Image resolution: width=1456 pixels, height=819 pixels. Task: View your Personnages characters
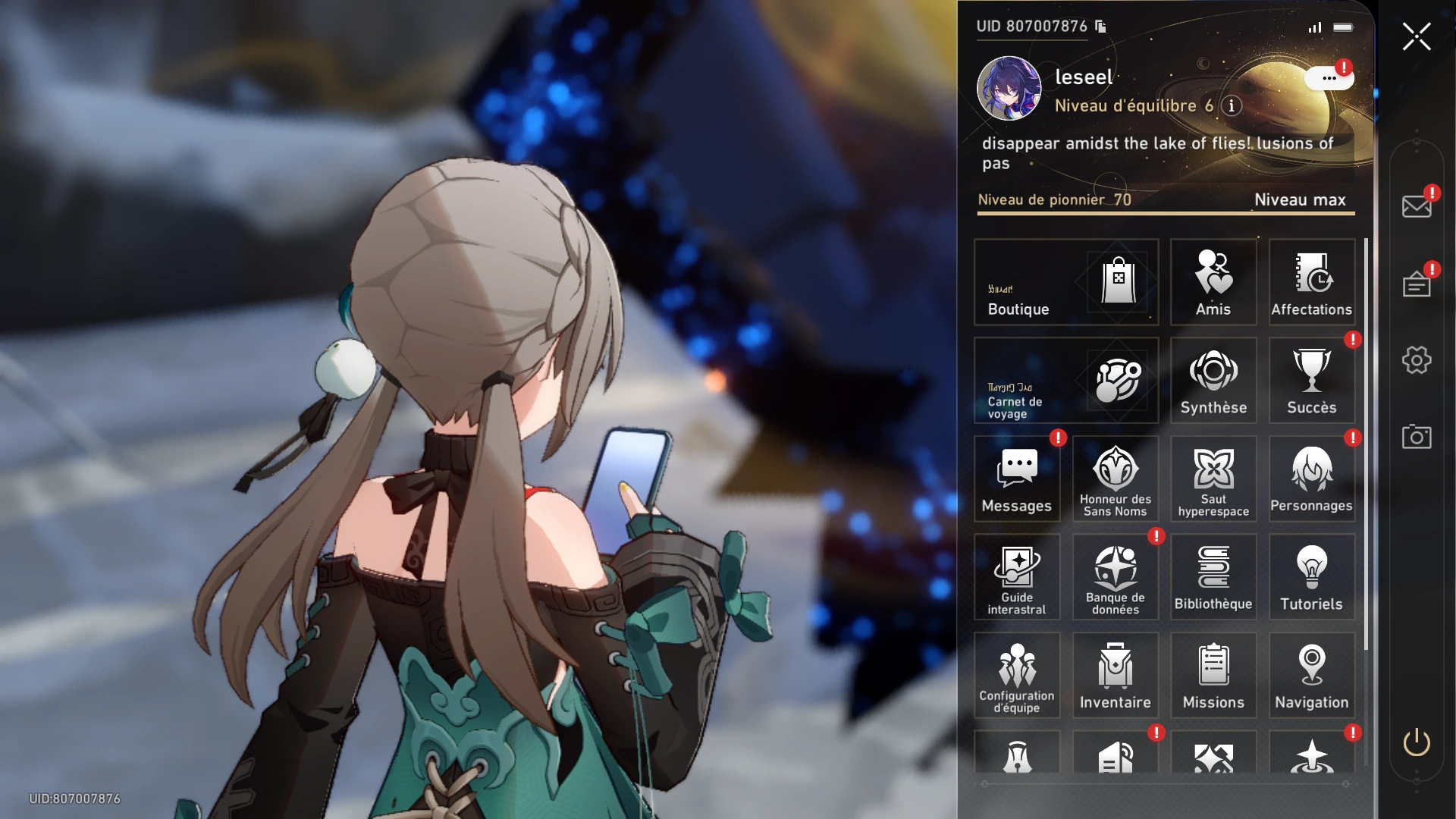(1311, 478)
